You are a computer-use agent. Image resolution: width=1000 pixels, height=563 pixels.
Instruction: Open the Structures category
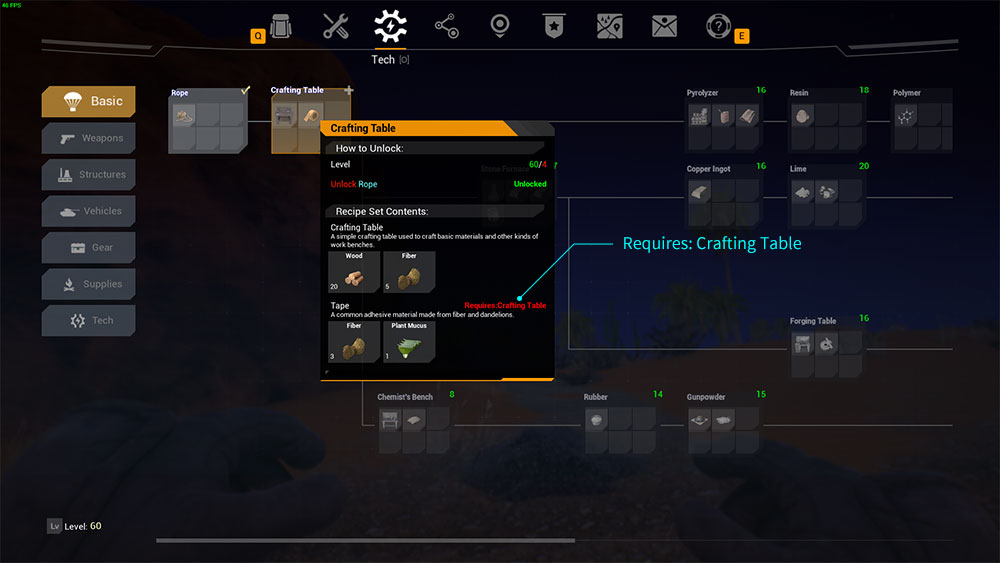88,175
